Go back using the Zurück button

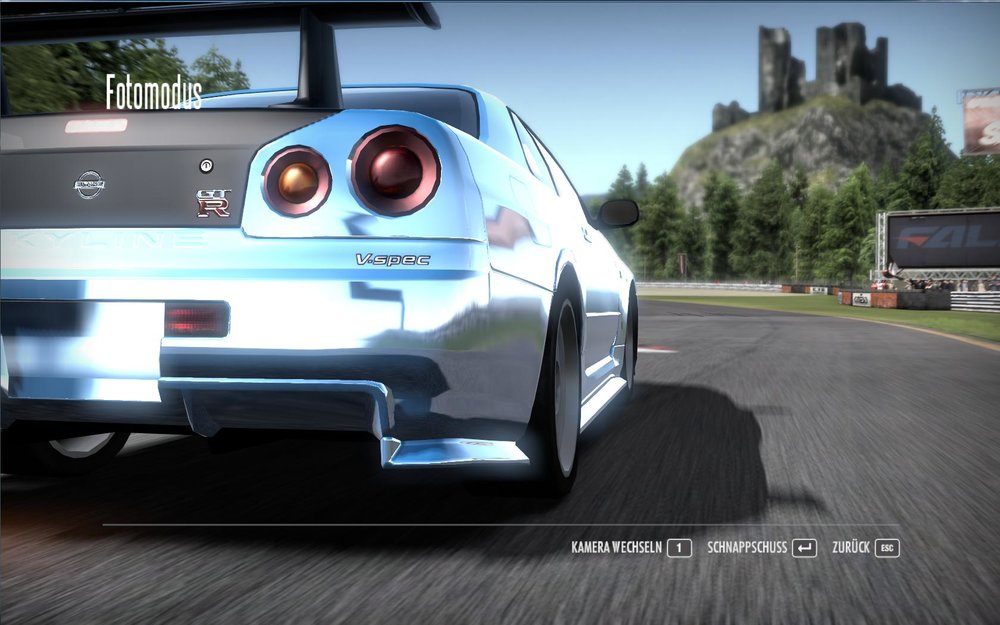point(865,548)
